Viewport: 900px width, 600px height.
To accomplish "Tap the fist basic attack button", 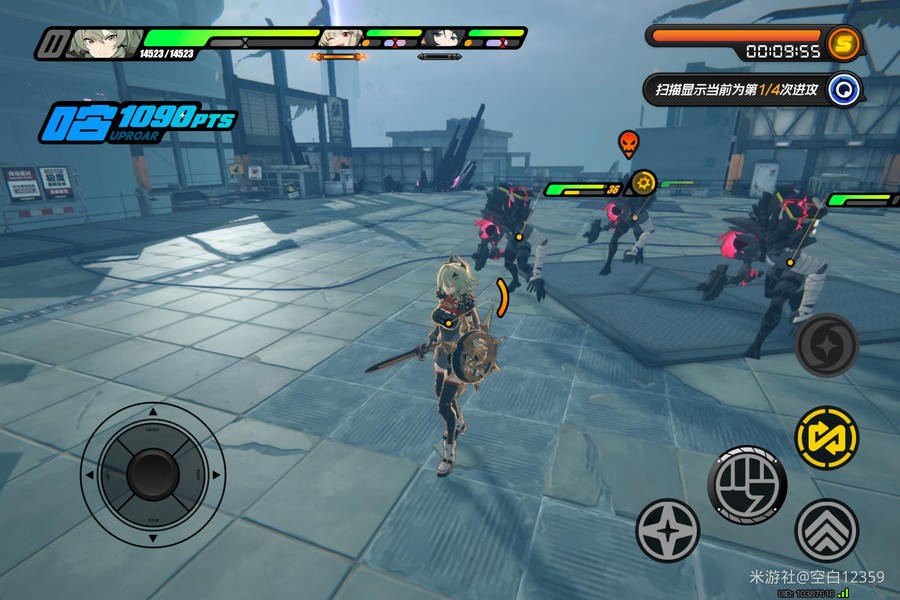I will (747, 485).
